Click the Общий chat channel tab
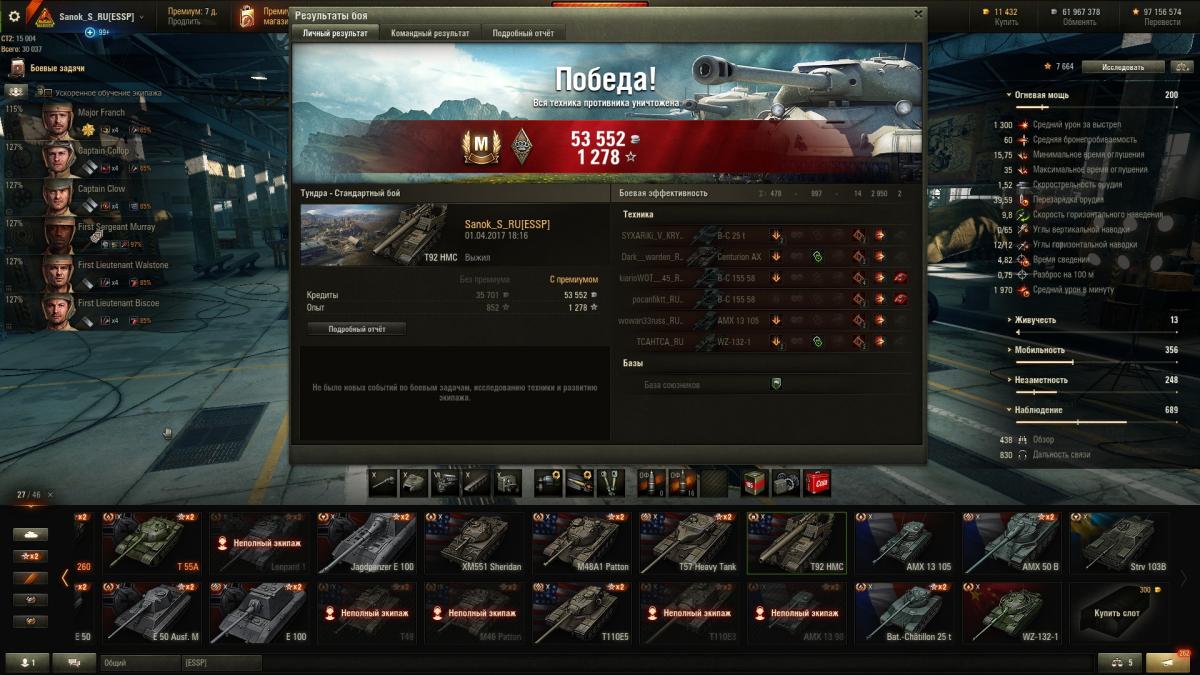The height and width of the screenshot is (675, 1200). (139, 662)
